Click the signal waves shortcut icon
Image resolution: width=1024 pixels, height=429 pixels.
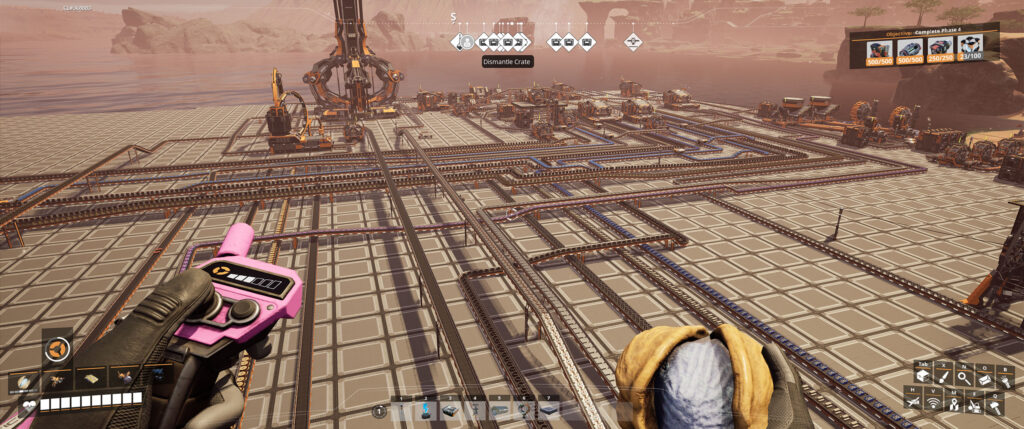click(x=934, y=403)
